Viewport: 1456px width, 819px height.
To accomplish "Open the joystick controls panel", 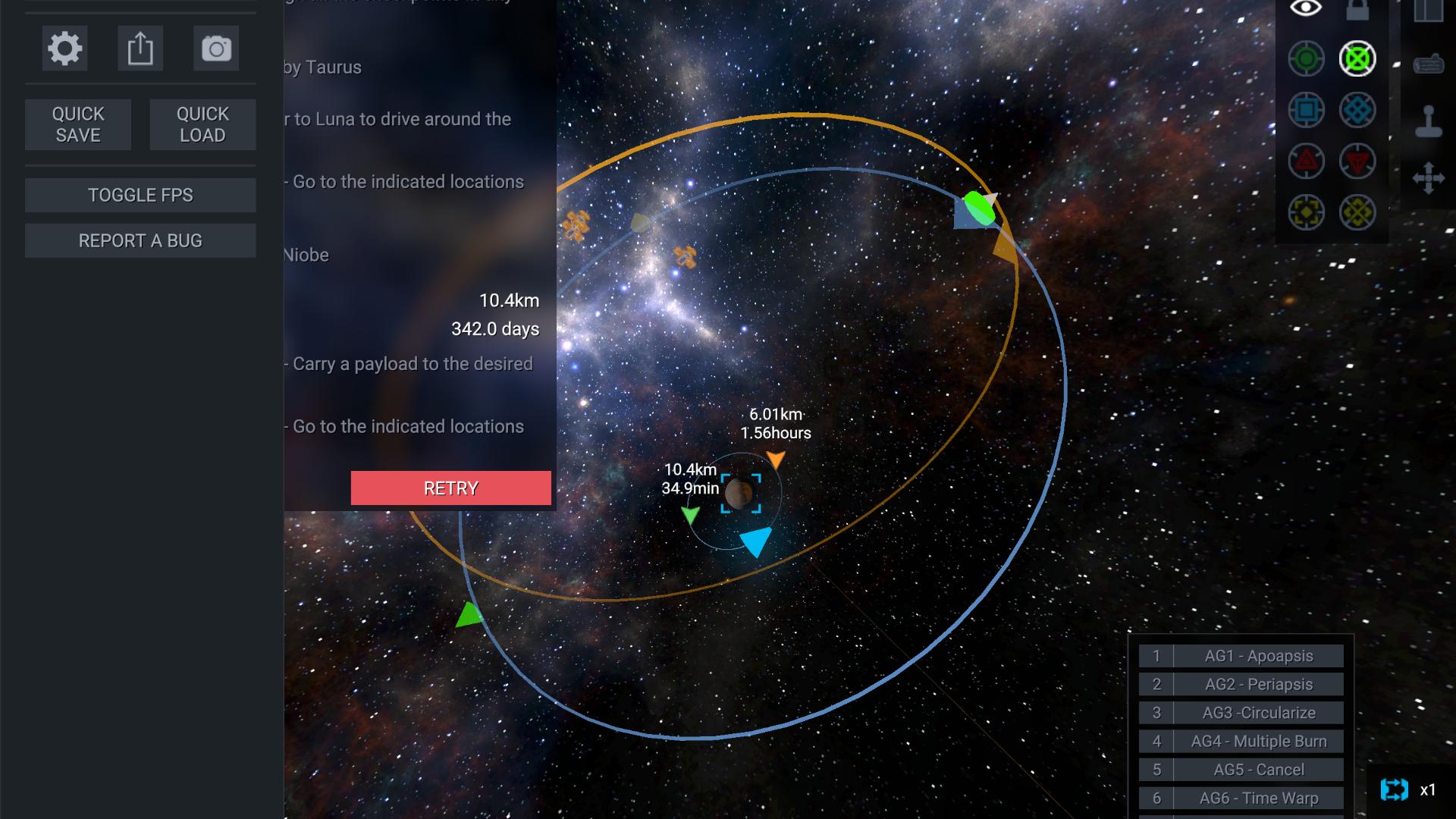I will [x=1429, y=121].
